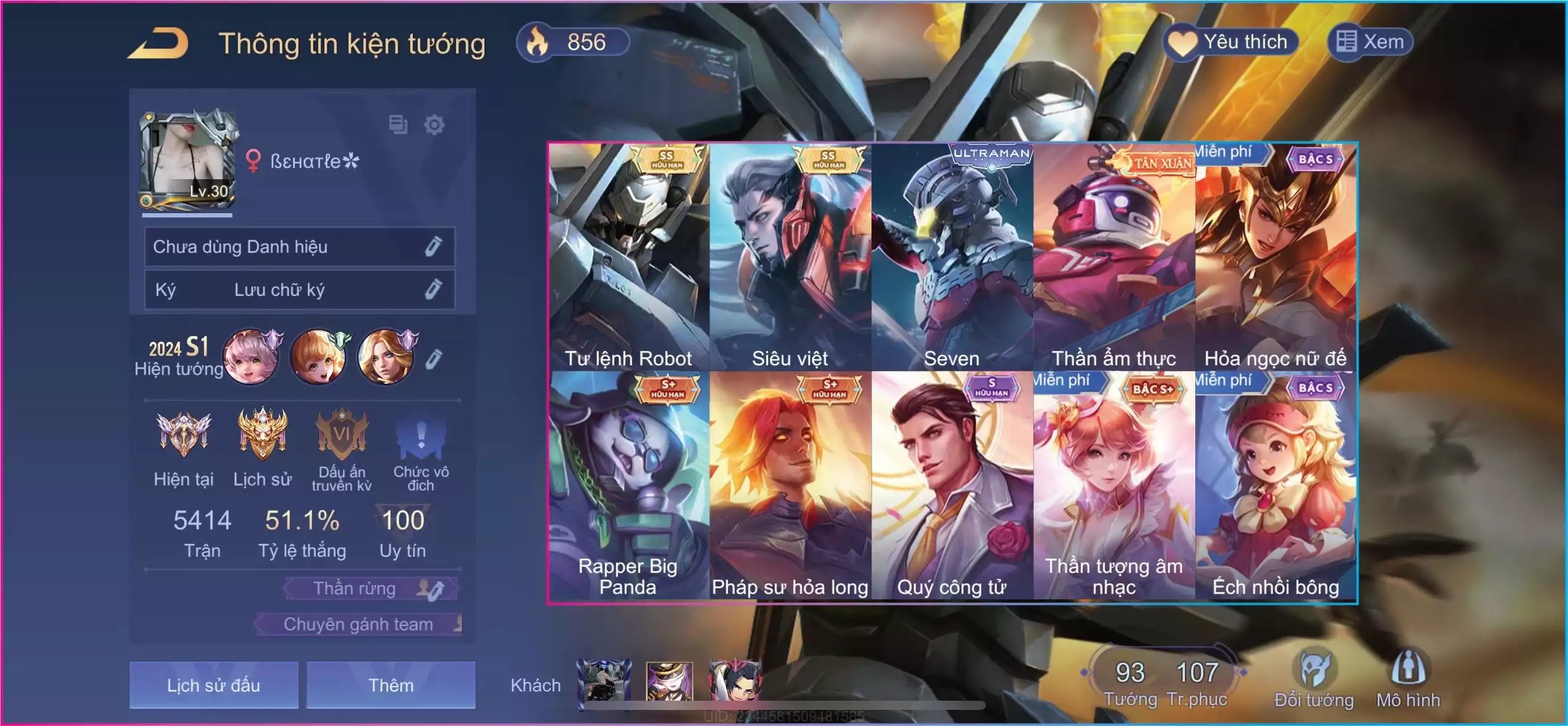Choose the Pháp sư hỏa long skin

point(790,485)
